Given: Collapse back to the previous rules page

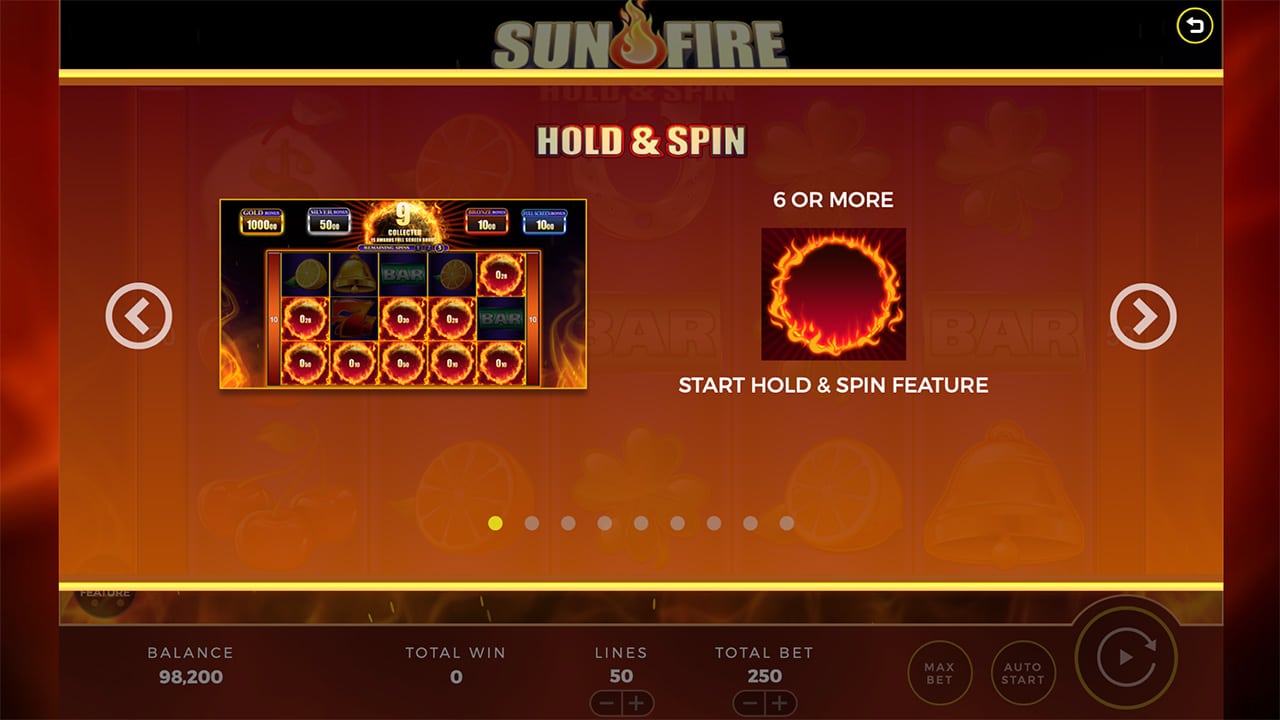Looking at the screenshot, I should [139, 314].
